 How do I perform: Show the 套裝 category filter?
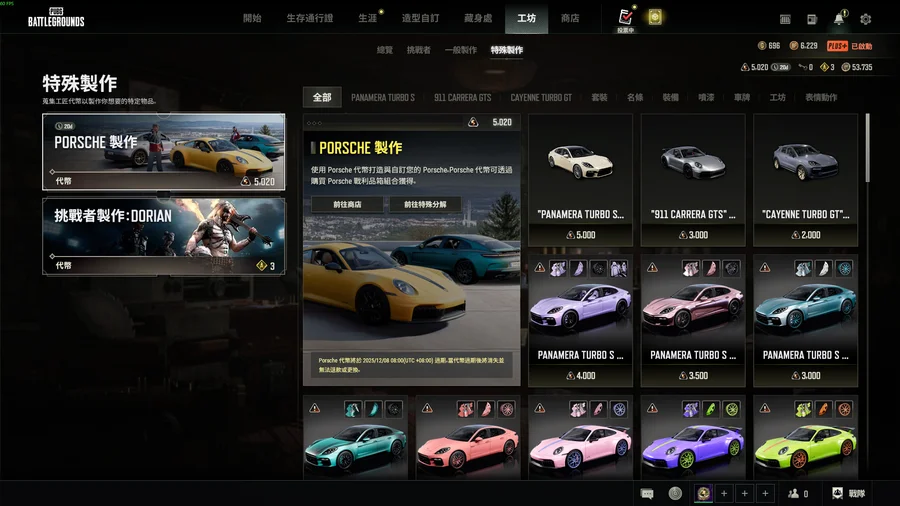pos(599,98)
